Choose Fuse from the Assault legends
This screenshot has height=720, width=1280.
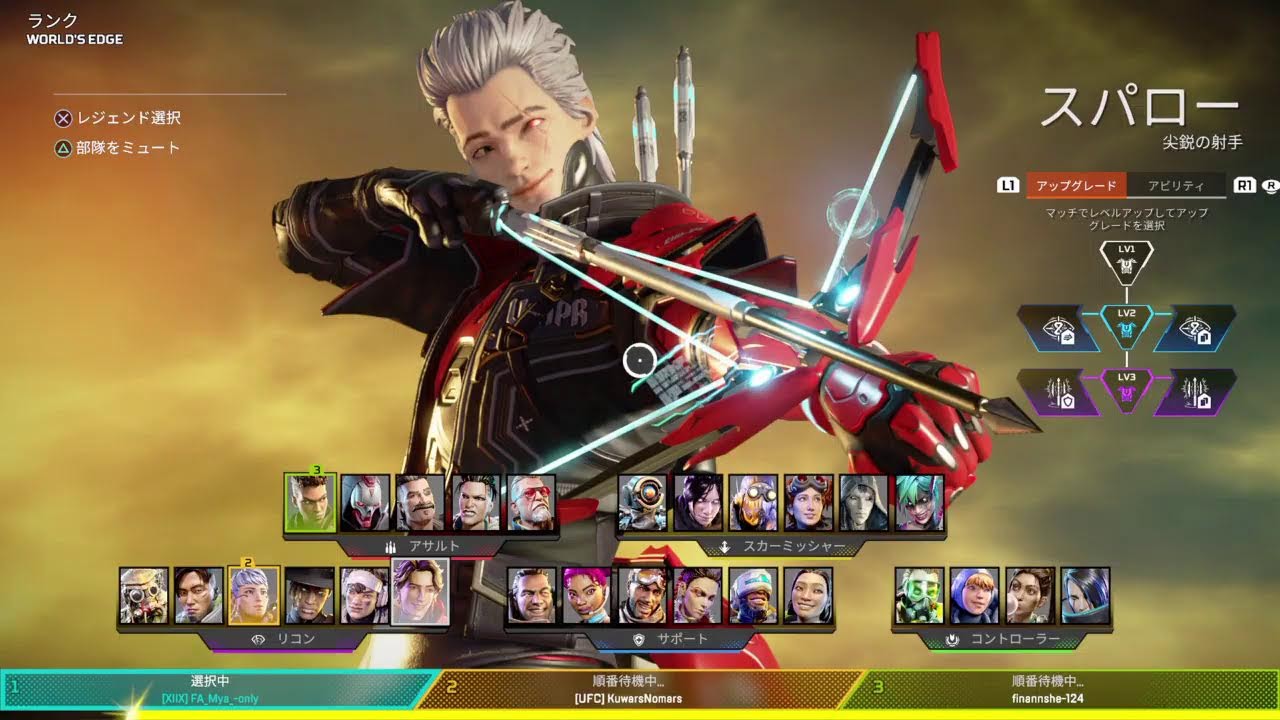420,502
